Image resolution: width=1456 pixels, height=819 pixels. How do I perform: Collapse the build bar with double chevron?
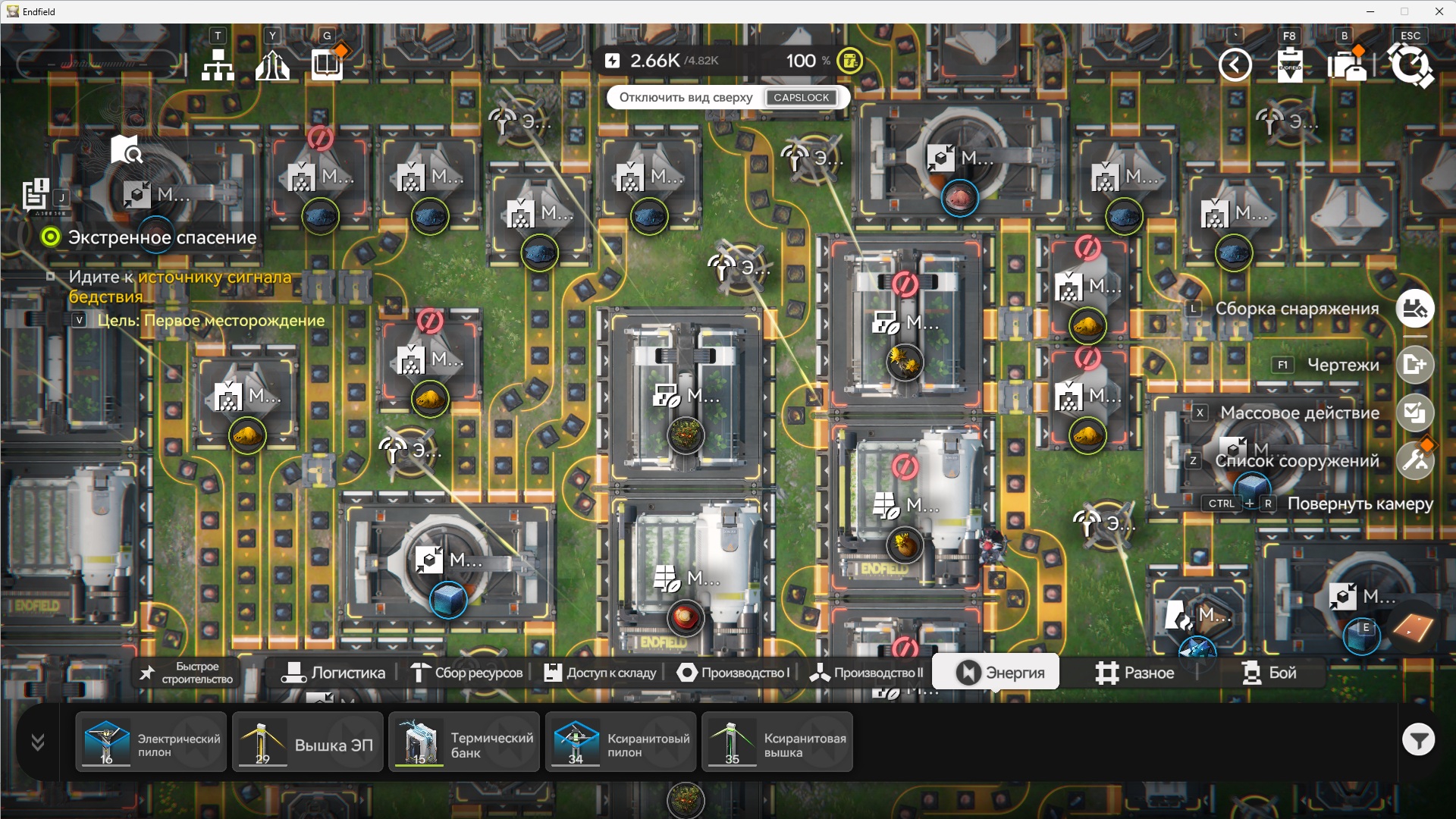(x=38, y=742)
